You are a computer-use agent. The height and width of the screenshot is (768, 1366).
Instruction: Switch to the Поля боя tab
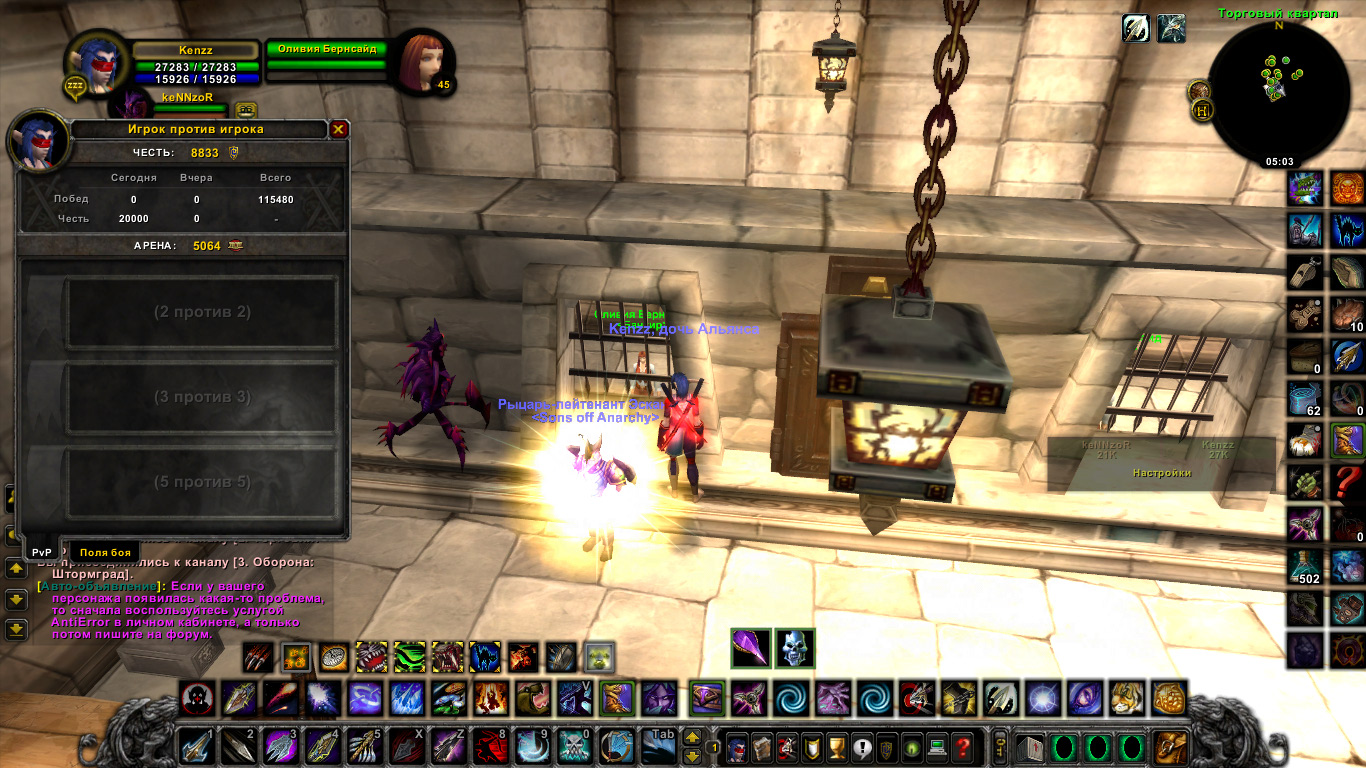105,552
